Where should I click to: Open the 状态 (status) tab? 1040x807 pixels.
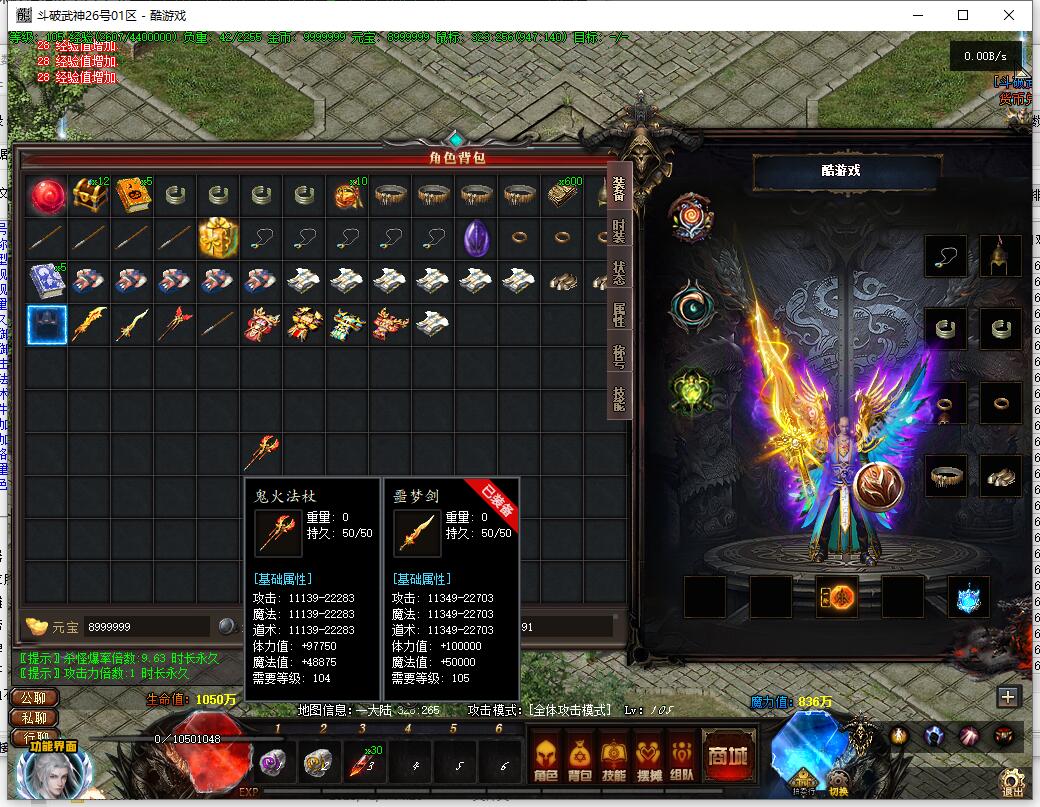click(619, 274)
